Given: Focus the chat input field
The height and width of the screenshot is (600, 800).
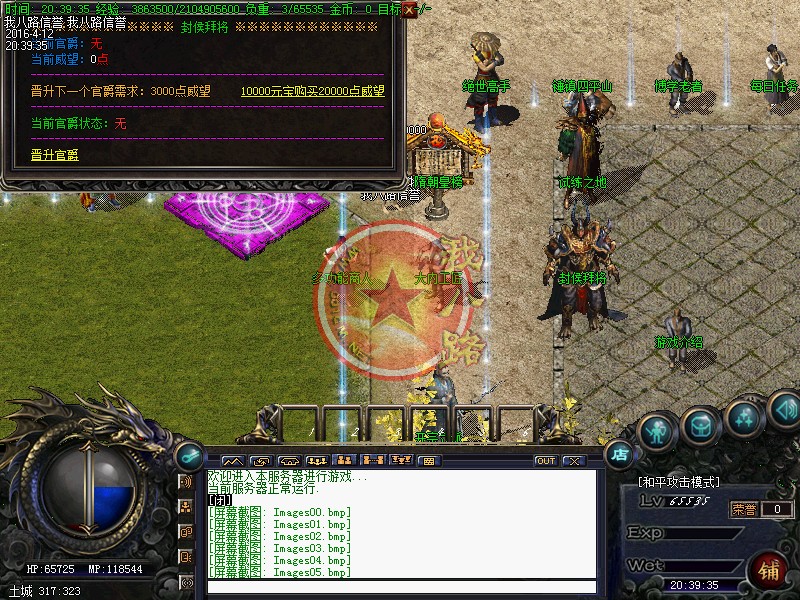Looking at the screenshot, I should [x=400, y=587].
